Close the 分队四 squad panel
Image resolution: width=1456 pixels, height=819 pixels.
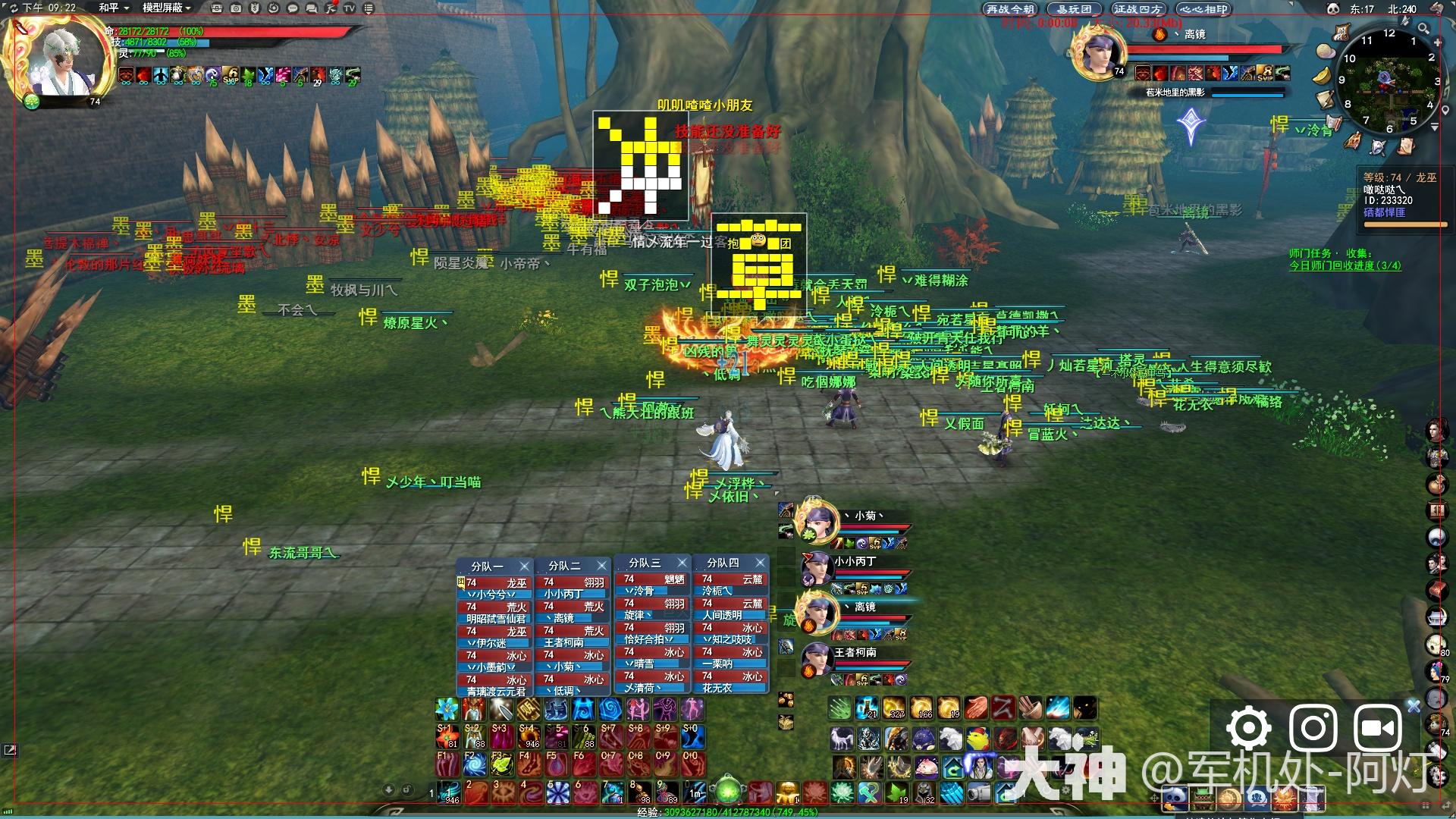coord(760,563)
